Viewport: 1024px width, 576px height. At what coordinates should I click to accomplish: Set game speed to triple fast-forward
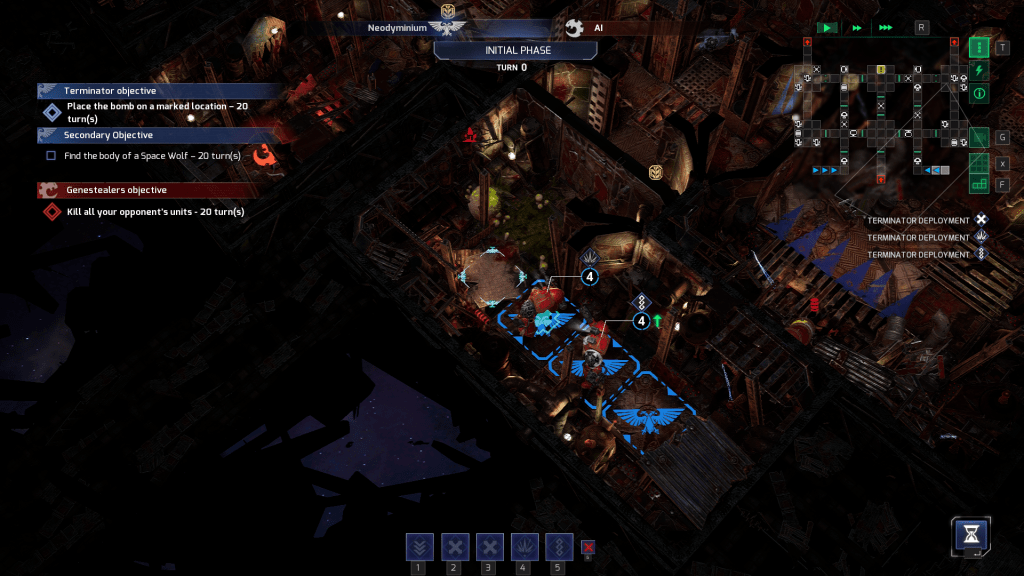[885, 28]
